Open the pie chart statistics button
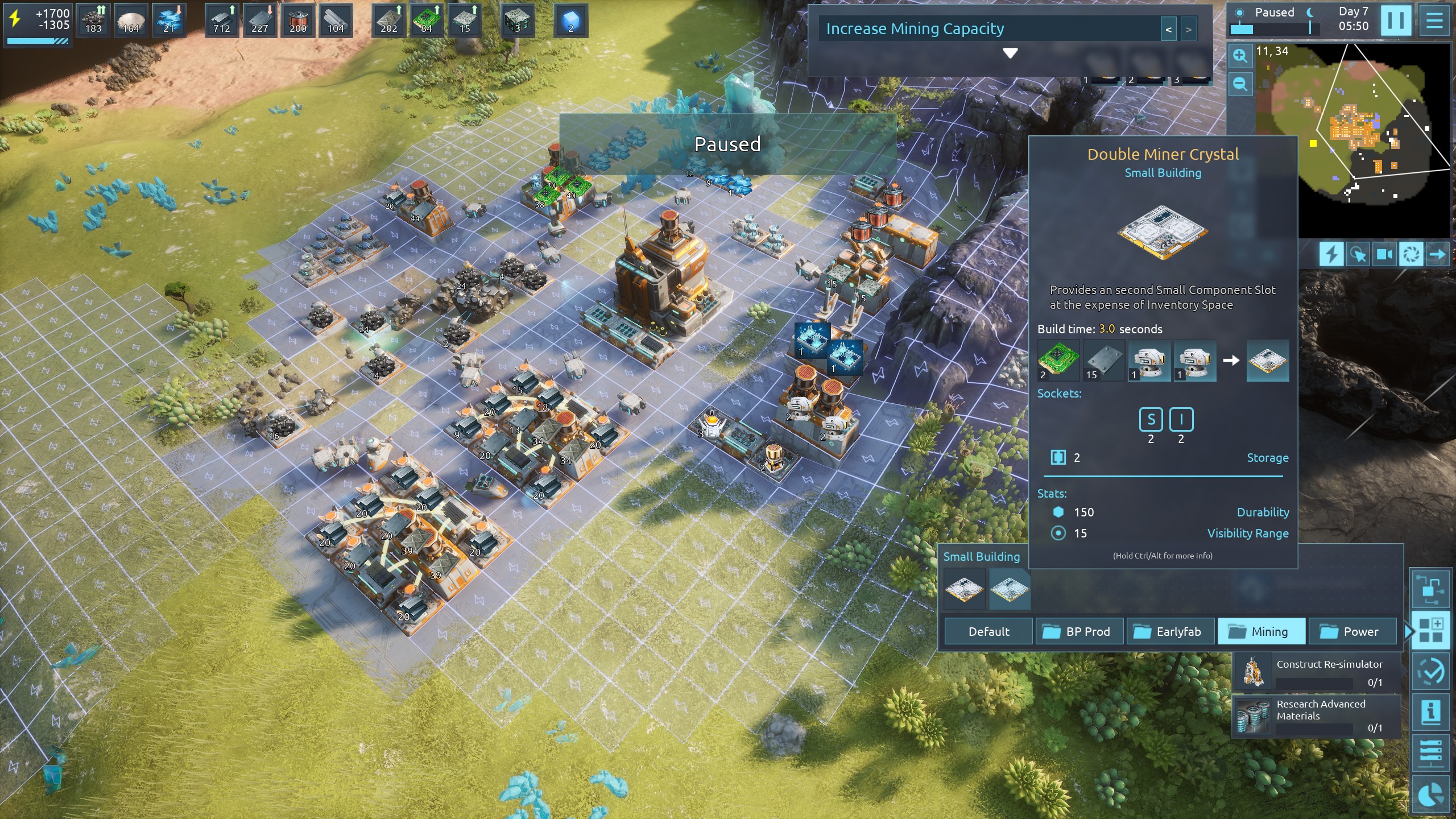Screen dimensions: 1456x819 [1430, 795]
